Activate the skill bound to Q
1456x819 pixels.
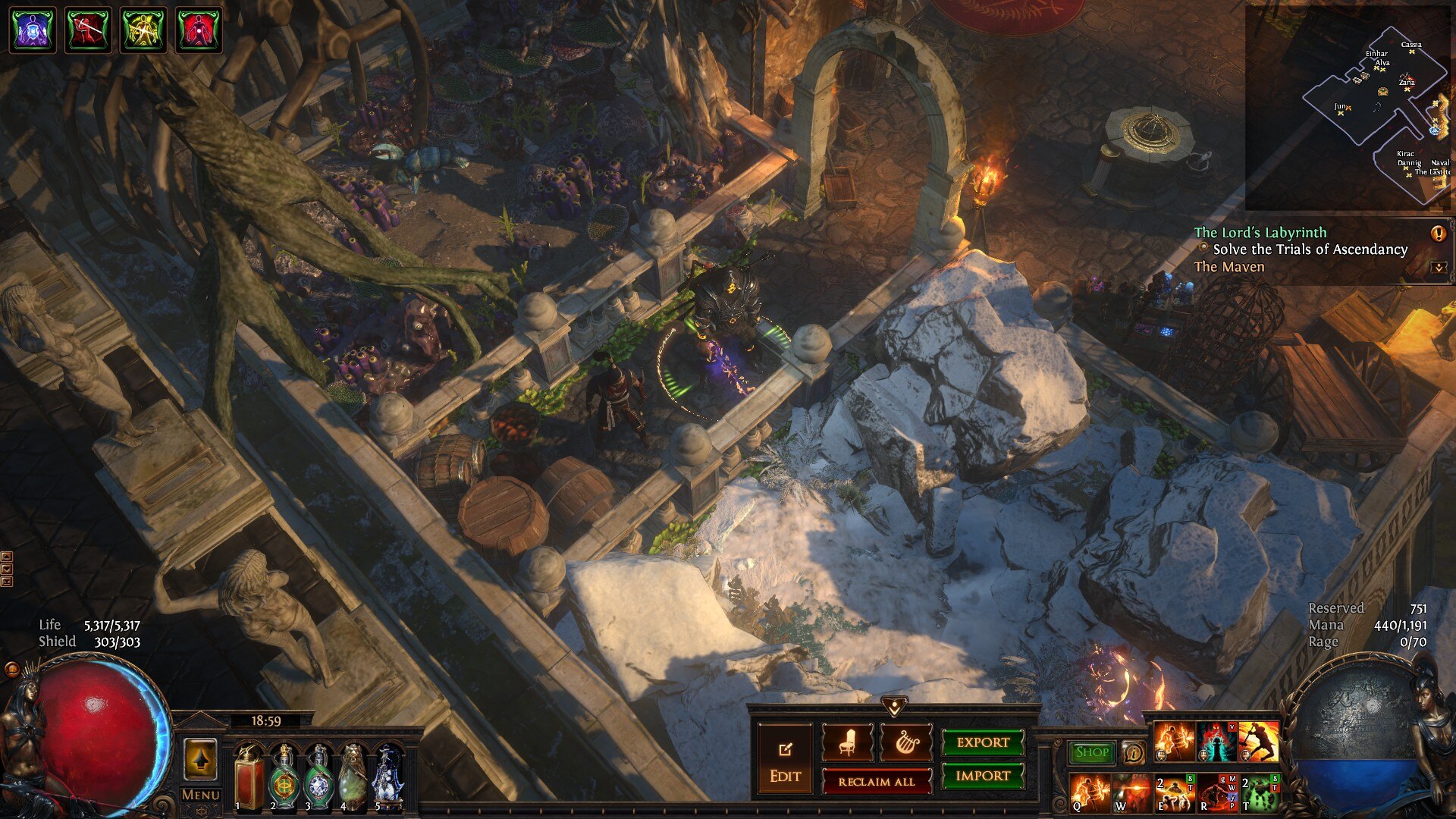coord(1090,792)
